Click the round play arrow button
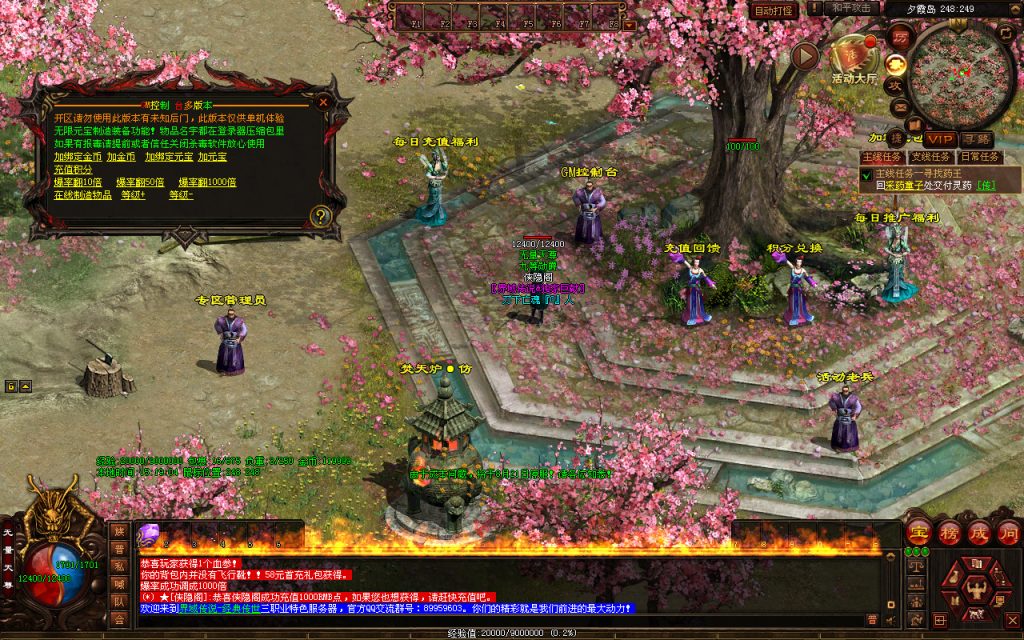Screen dimensions: 1024x640 click(806, 56)
